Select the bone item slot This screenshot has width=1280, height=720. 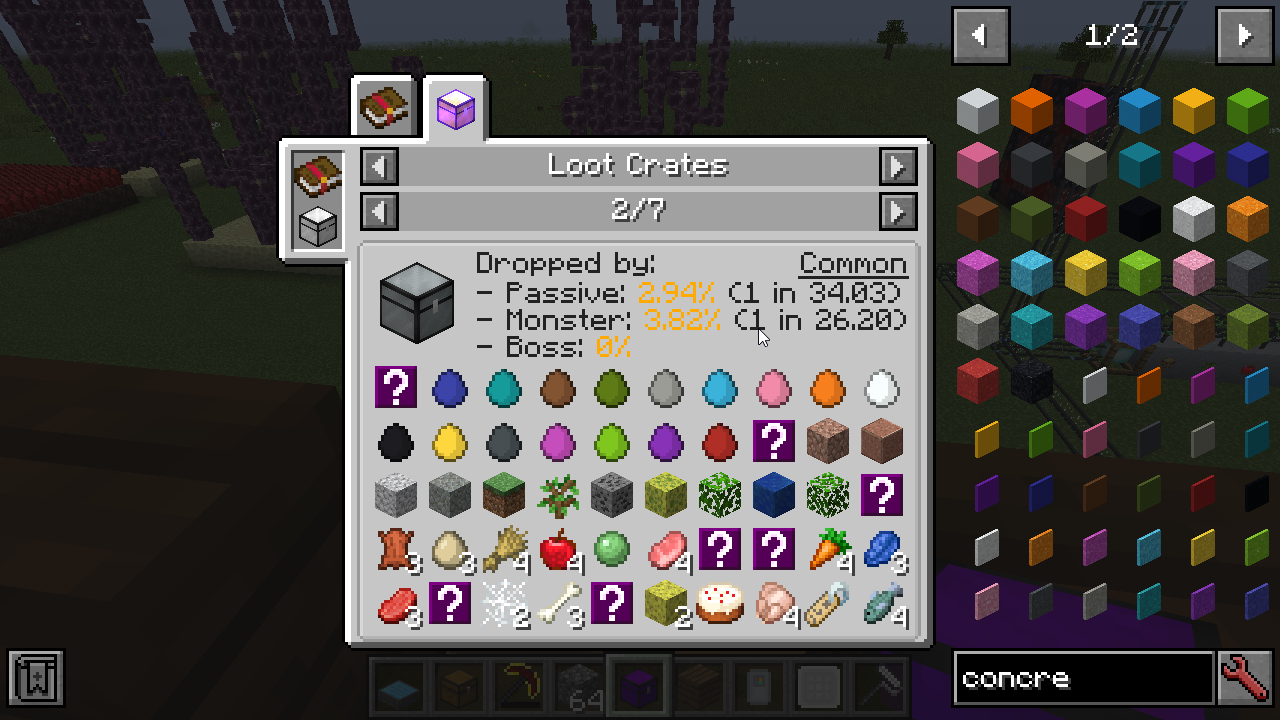[x=558, y=603]
